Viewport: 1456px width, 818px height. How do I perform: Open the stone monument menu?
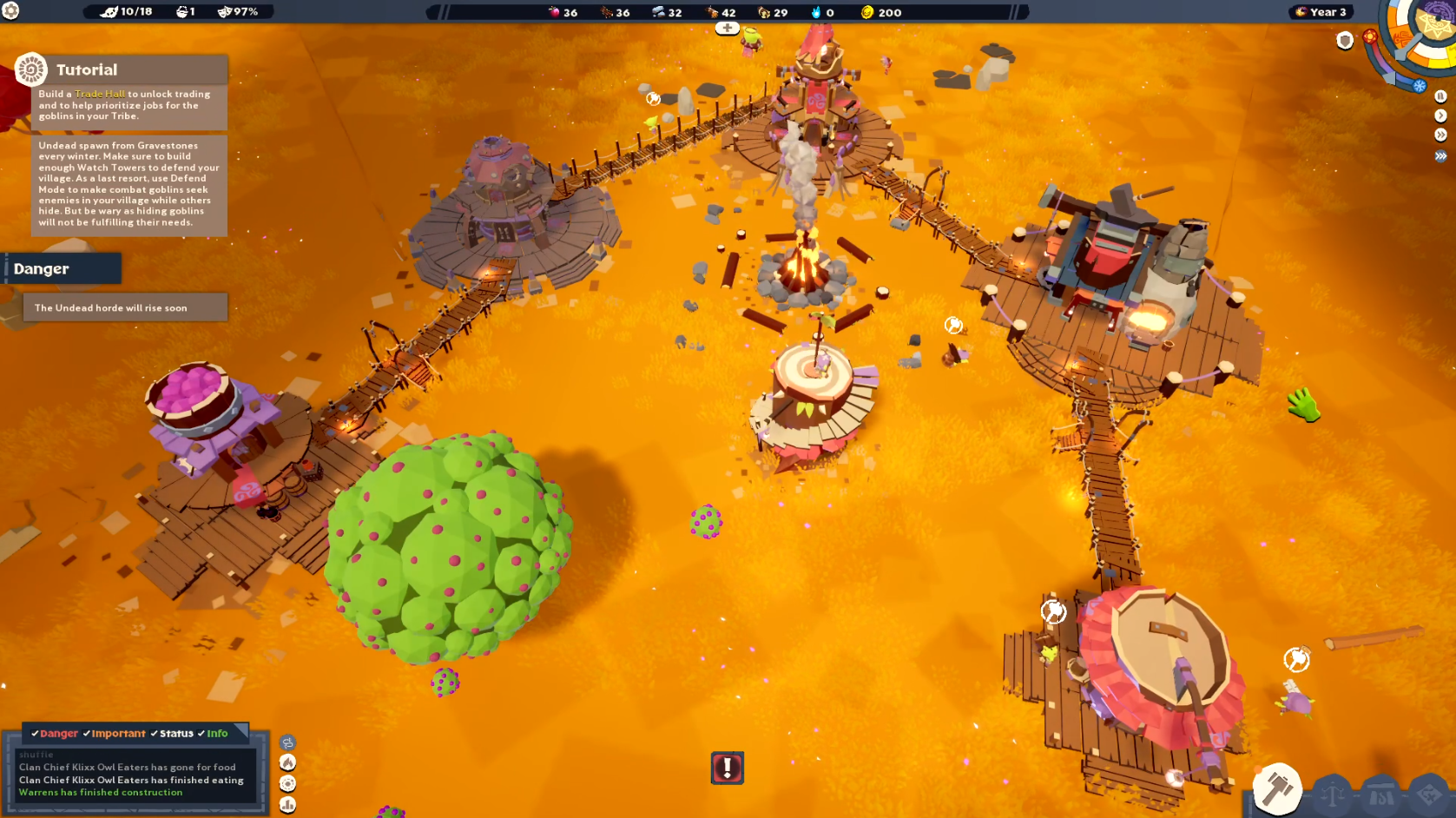(1380, 795)
